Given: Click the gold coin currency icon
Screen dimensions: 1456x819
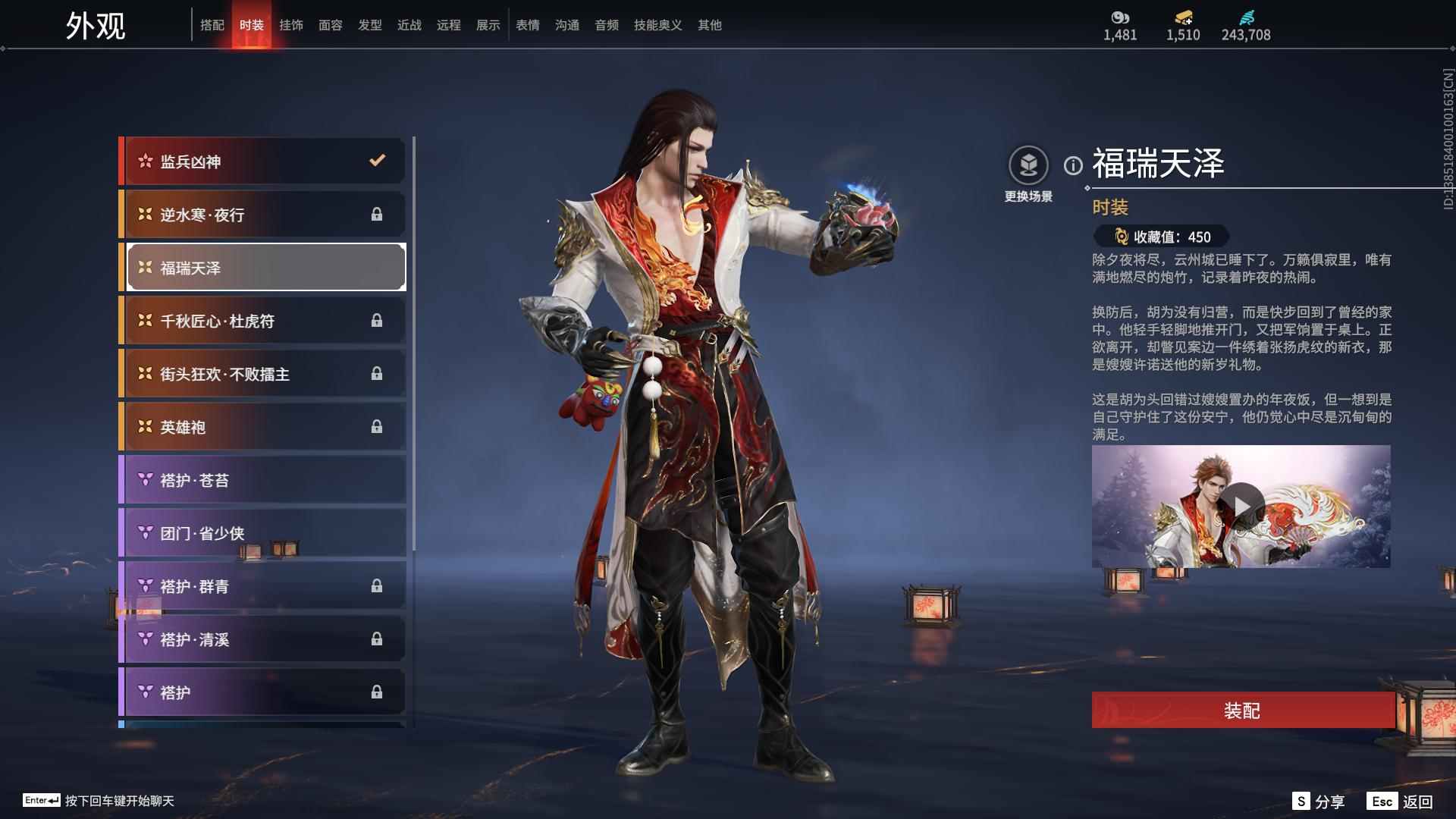Looking at the screenshot, I should [x=1120, y=17].
